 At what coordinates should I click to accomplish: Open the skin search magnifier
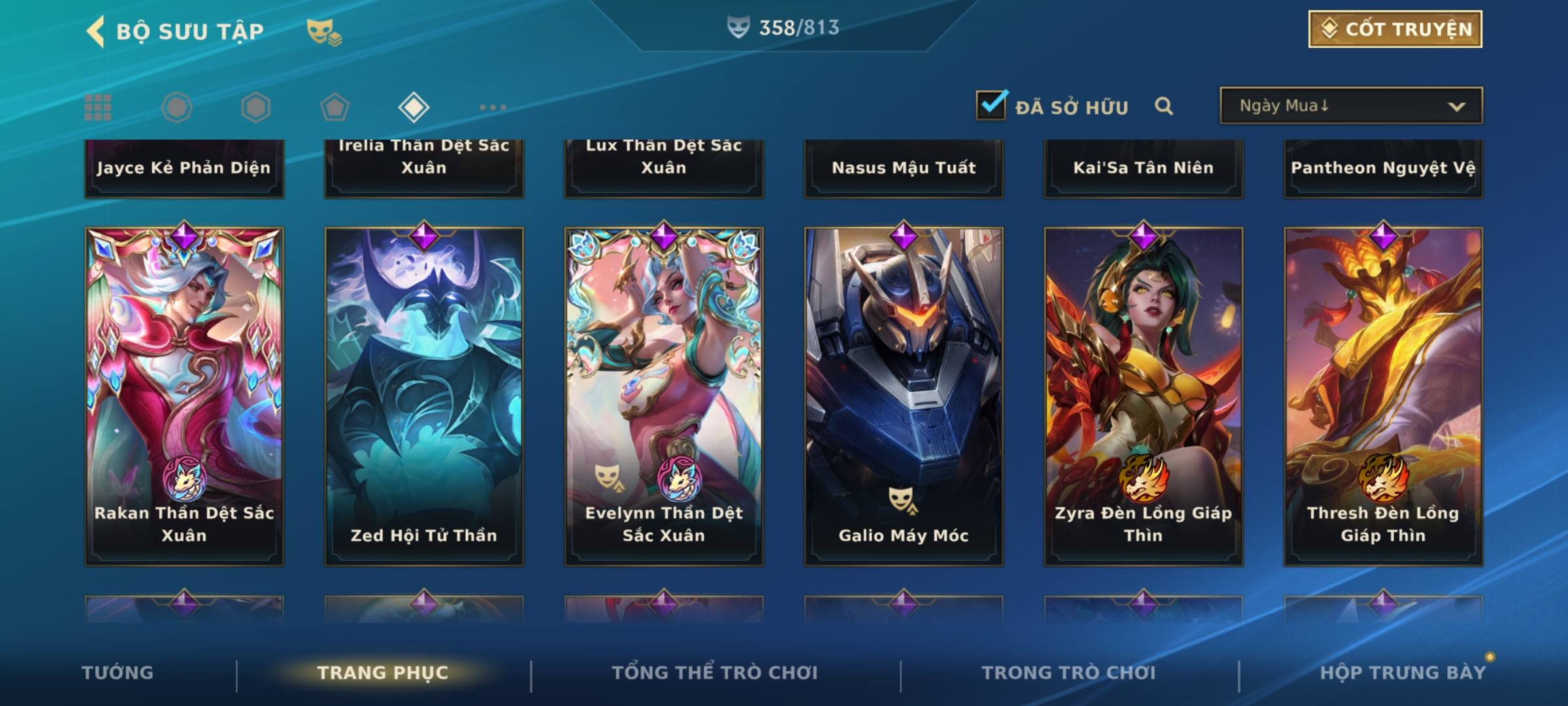[1164, 106]
